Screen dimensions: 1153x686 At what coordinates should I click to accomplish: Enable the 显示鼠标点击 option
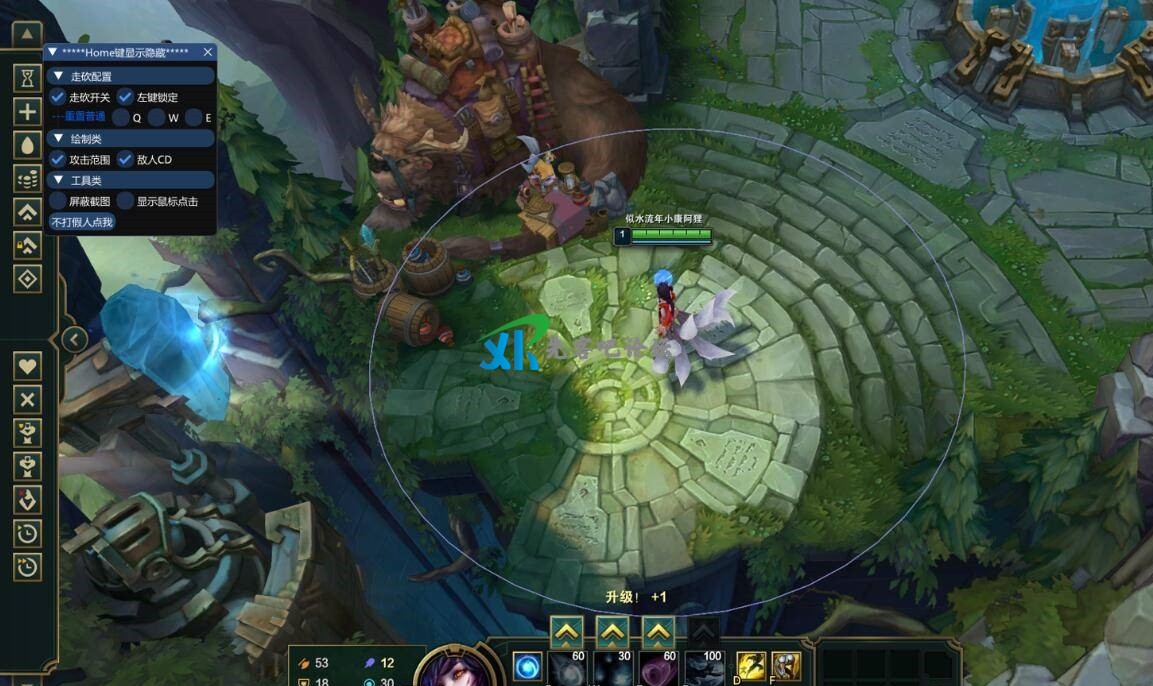pos(126,201)
